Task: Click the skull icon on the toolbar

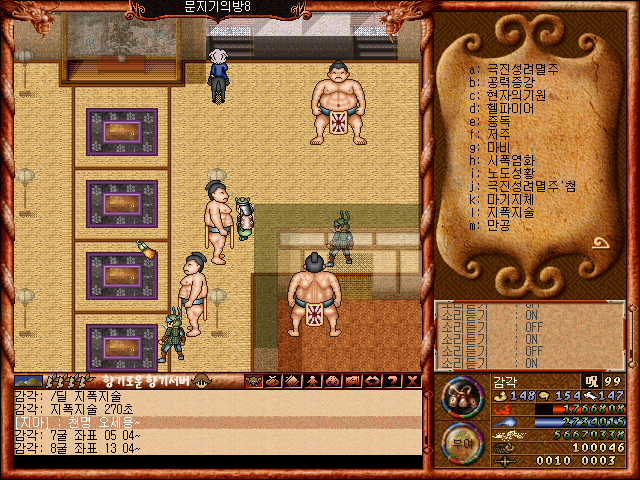Action: click(254, 380)
